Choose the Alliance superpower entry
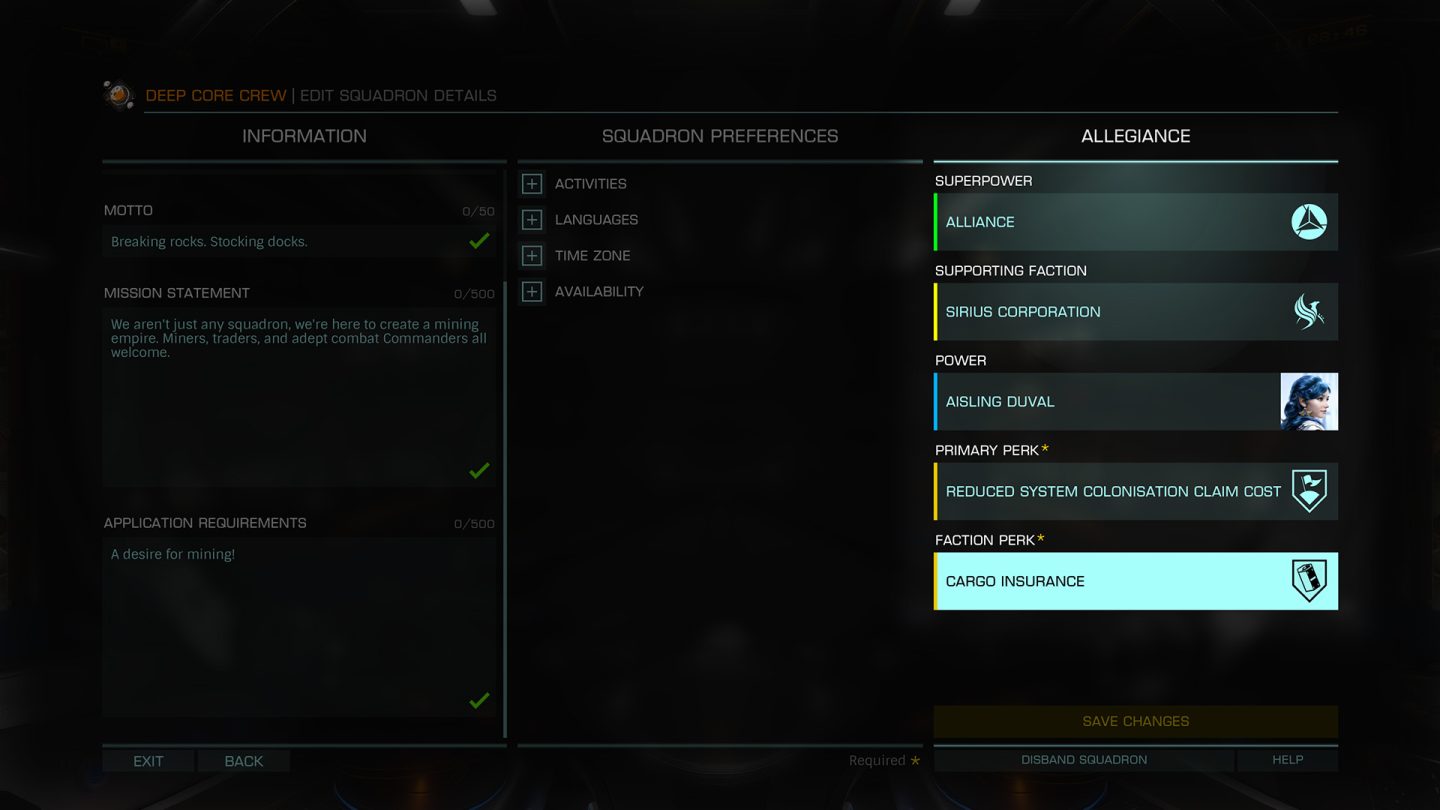 1136,222
